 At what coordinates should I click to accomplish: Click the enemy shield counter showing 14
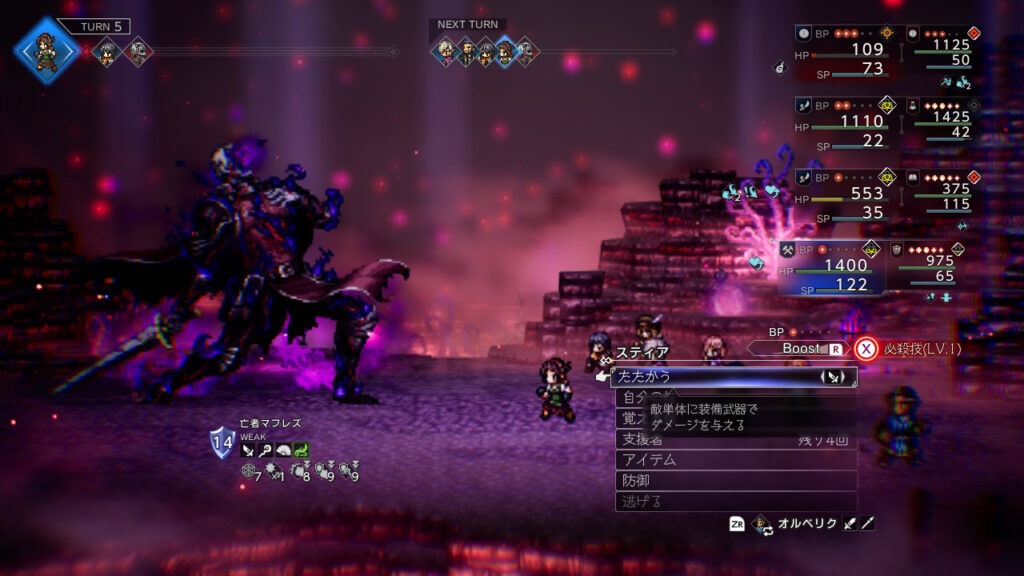(x=222, y=441)
